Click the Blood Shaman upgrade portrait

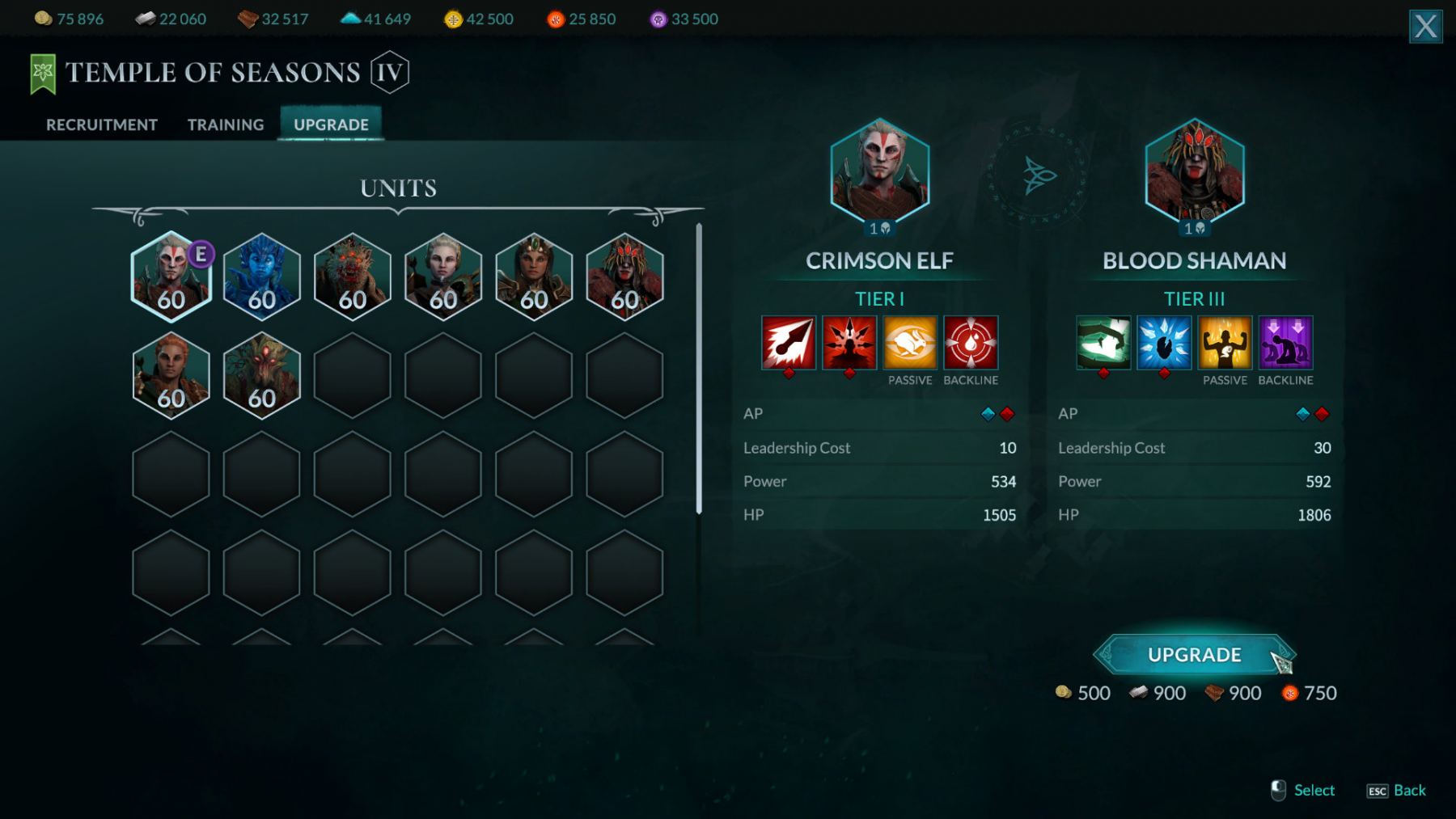pos(1195,172)
